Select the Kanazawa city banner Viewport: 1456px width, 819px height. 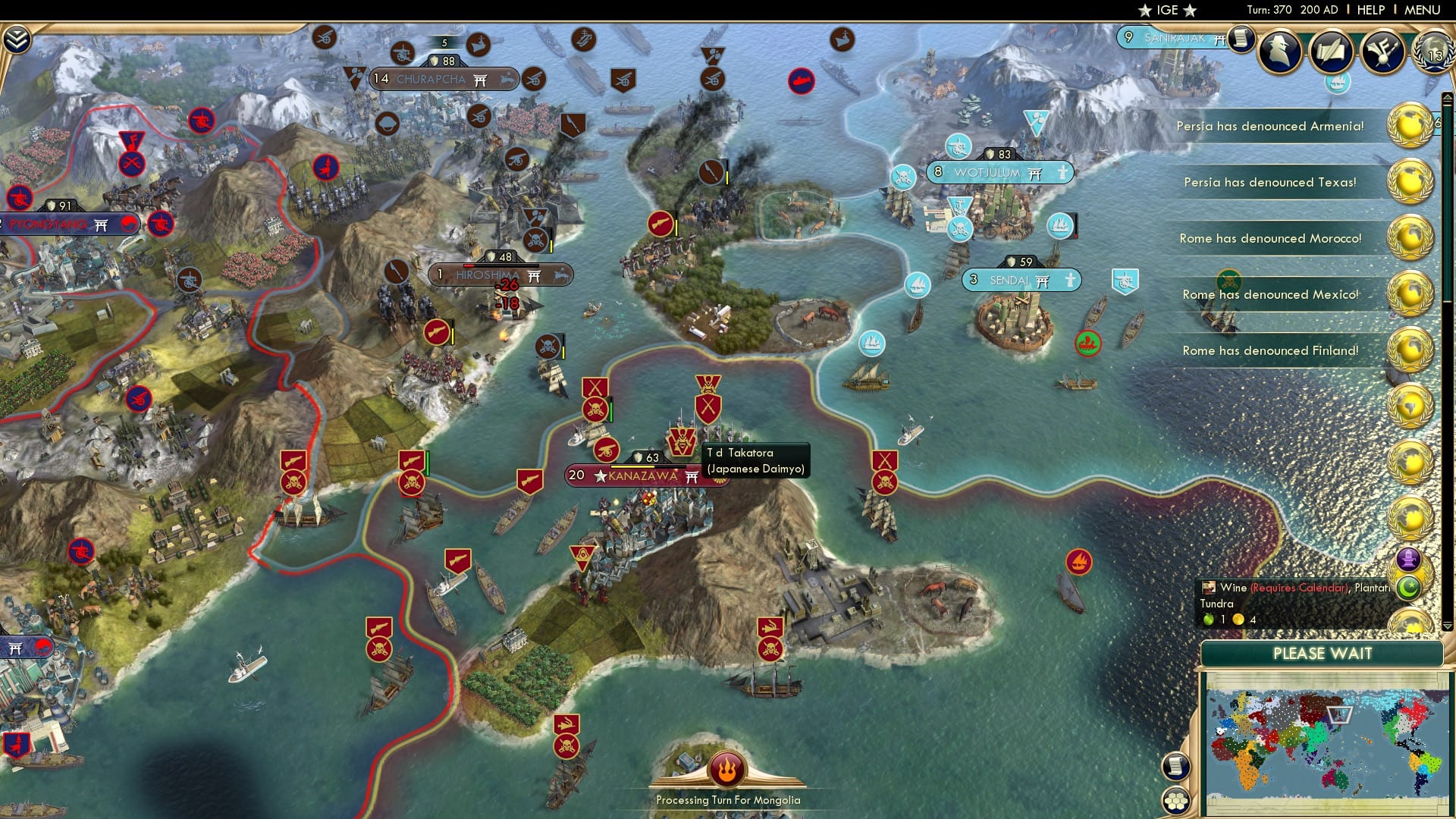click(x=635, y=476)
